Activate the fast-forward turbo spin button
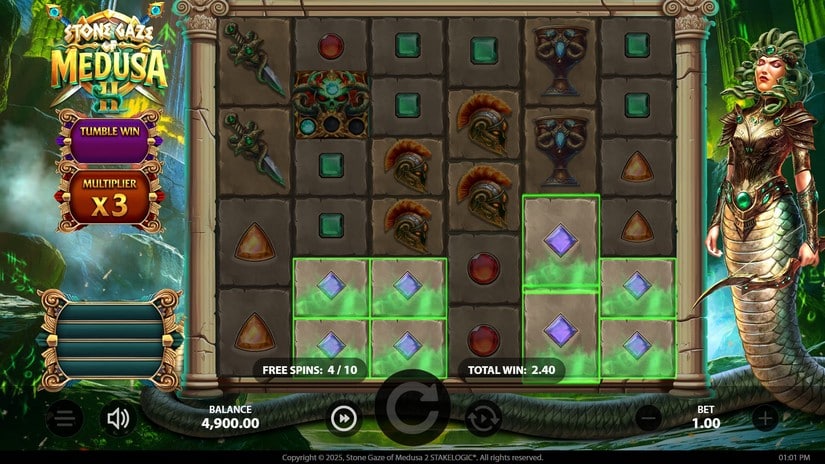Viewport: 825px width, 464px height. tap(344, 418)
